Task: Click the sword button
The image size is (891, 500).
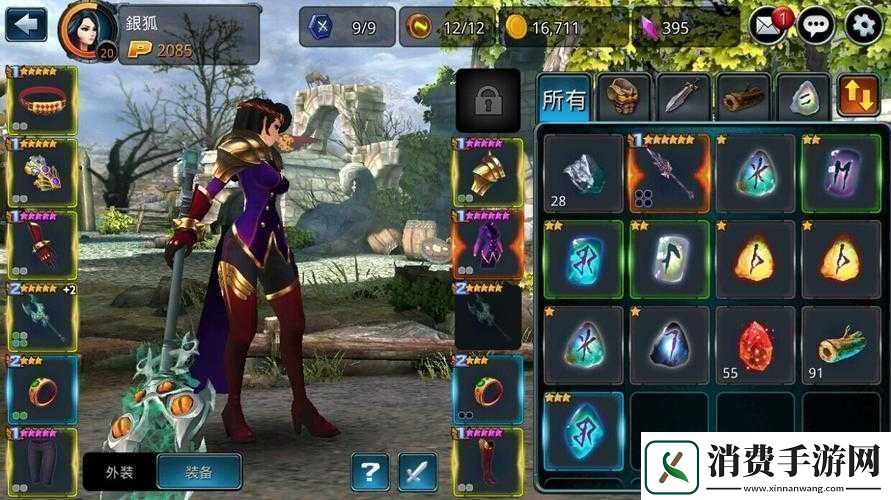Action: [x=418, y=471]
